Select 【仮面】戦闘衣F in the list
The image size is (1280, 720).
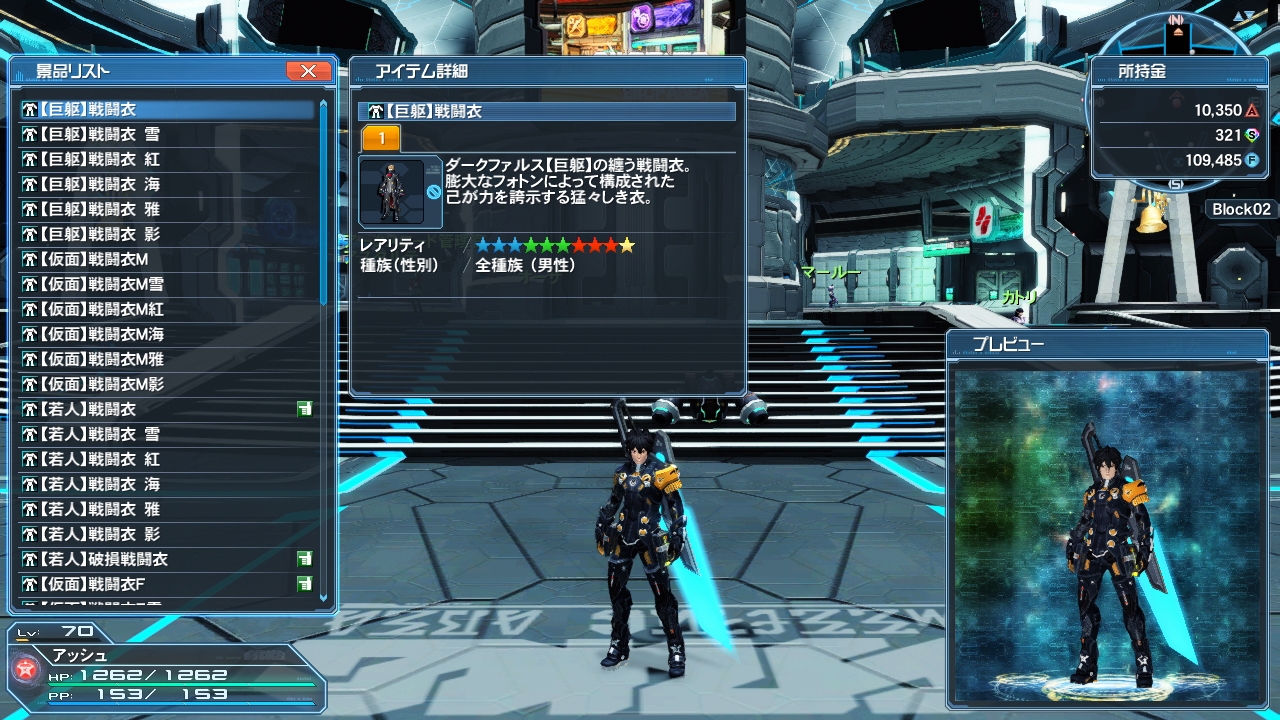coord(93,584)
